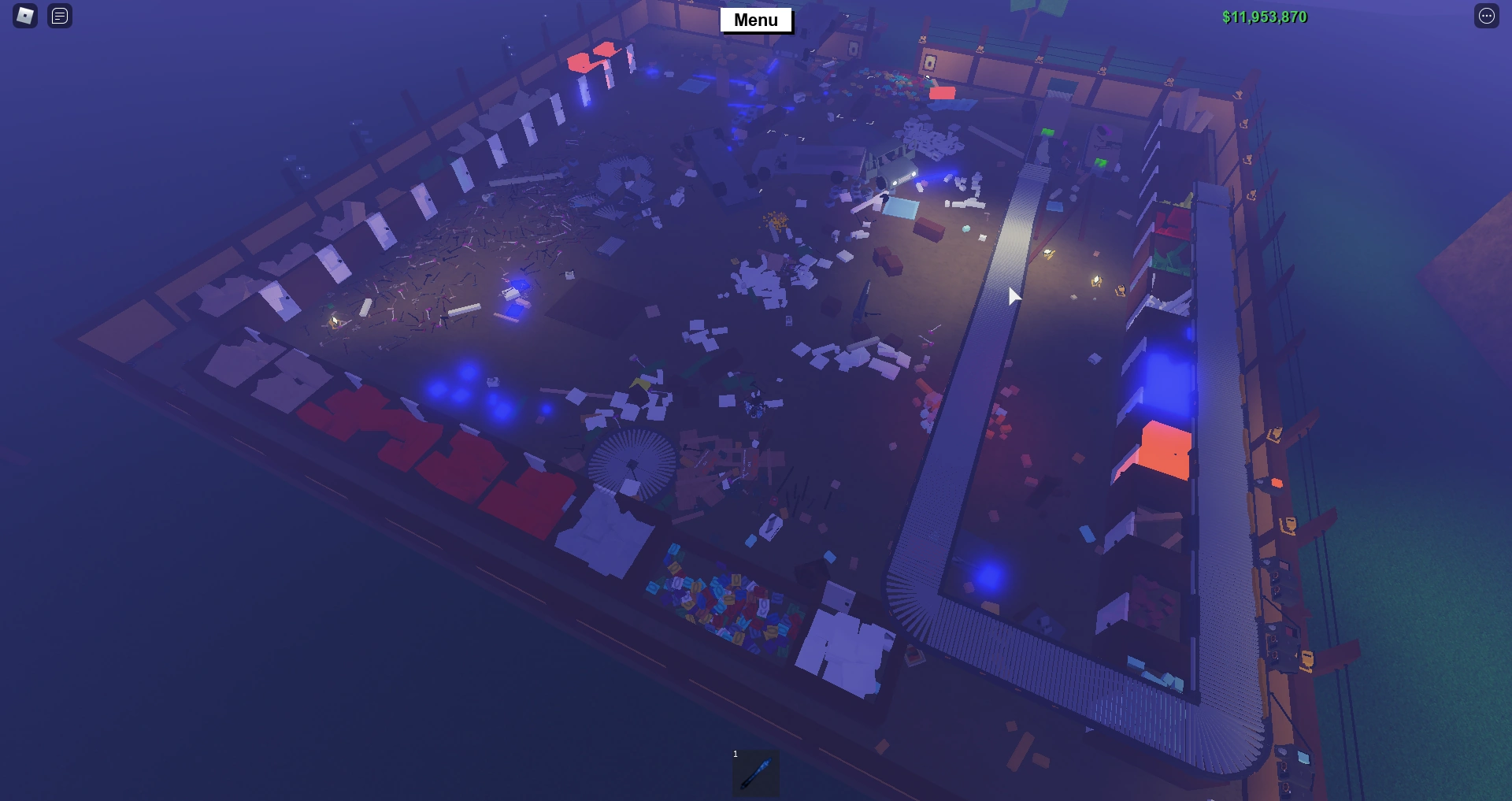1512x801 pixels.
Task: Open the chat bubble icon
Action: (58, 16)
